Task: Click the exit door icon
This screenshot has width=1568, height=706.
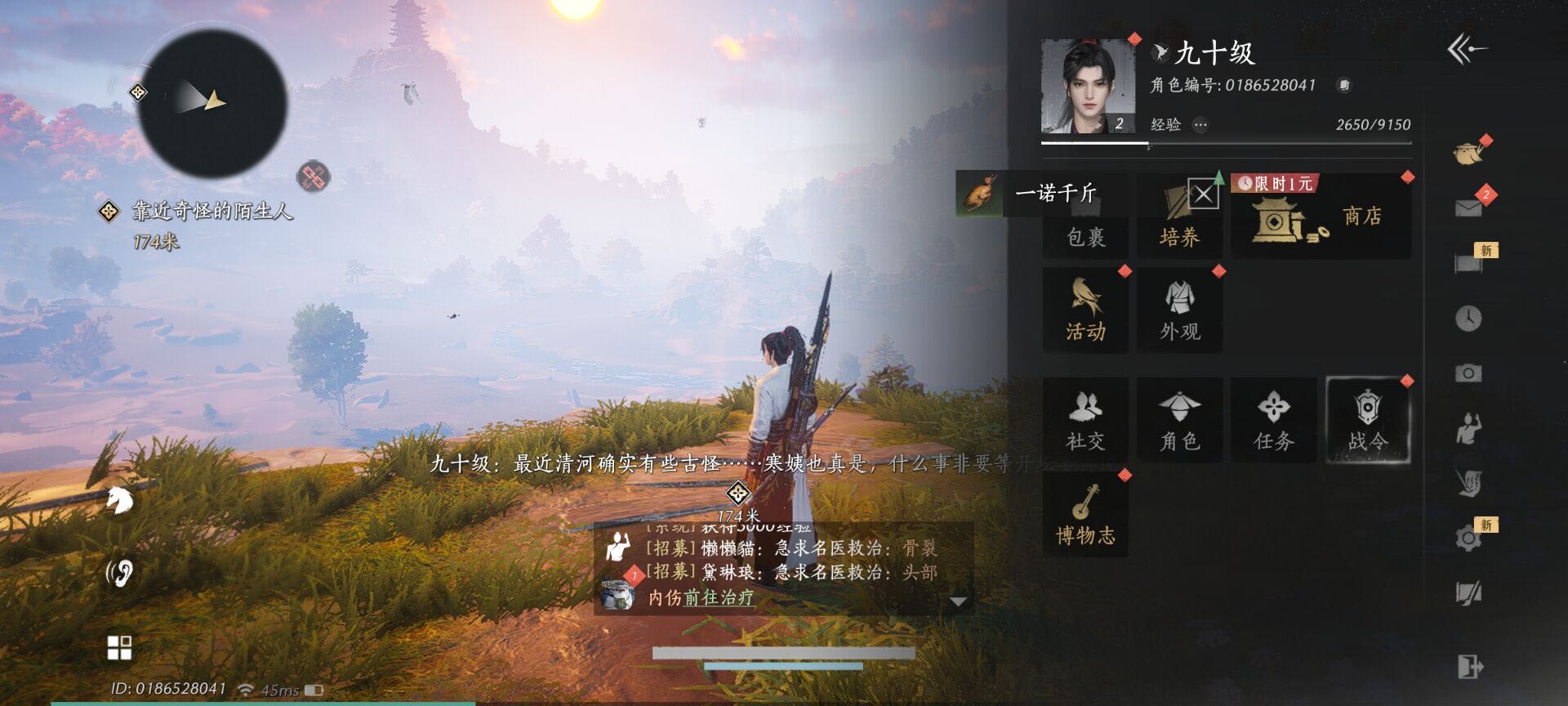Action: 1469,667
